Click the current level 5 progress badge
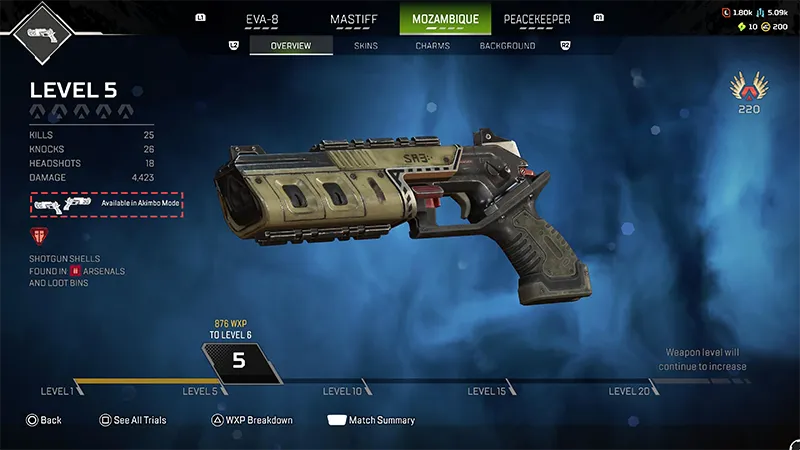 (239, 362)
